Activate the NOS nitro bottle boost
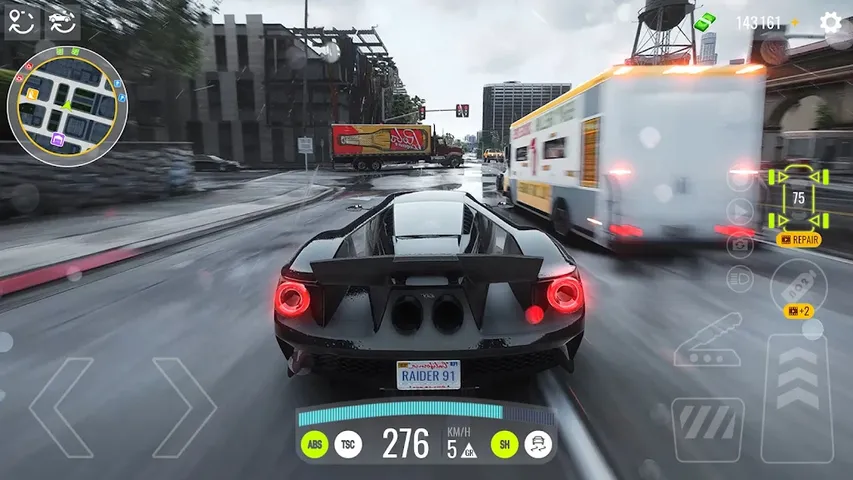 (x=798, y=284)
